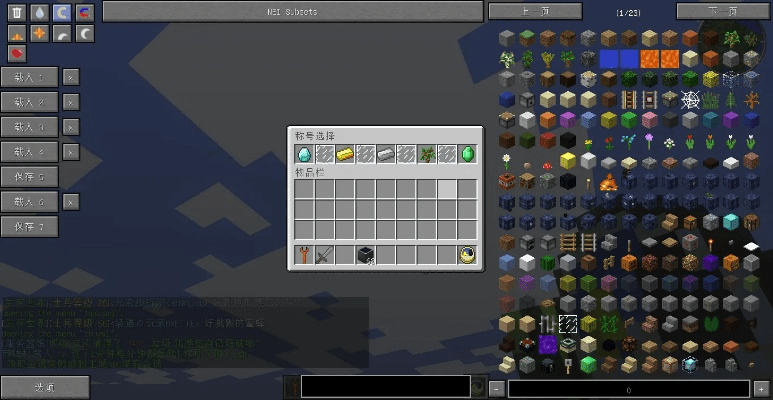Viewport: 773px width, 400px height.
Task: Toggle the water drop rain button
Action: click(39, 13)
